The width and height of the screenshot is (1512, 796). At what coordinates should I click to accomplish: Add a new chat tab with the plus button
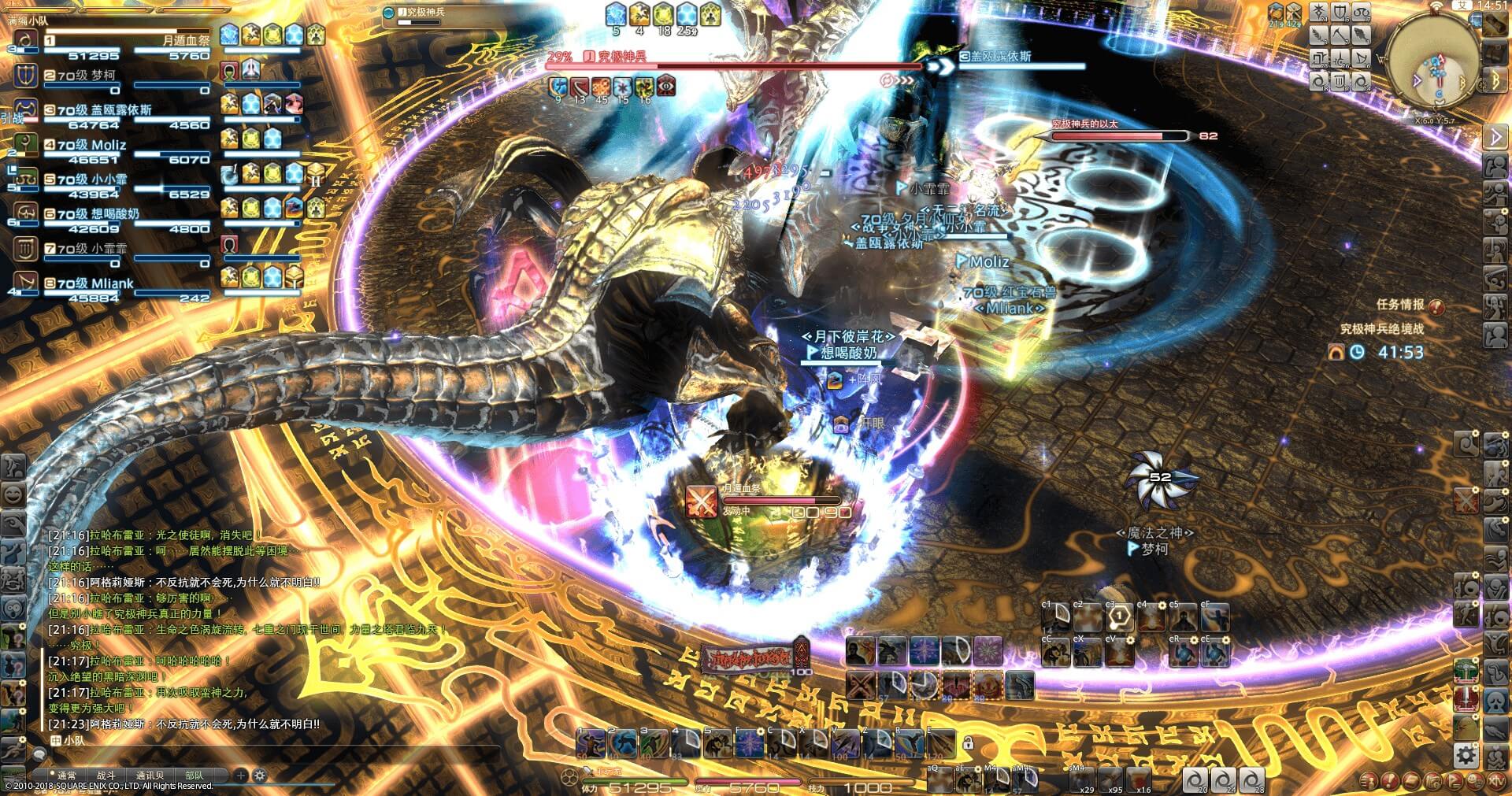click(x=241, y=776)
